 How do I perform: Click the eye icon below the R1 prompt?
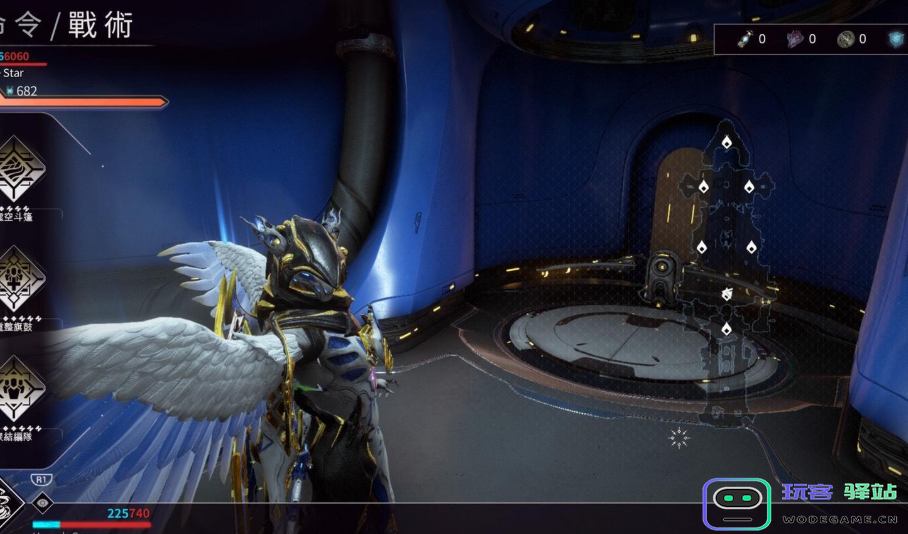coord(43,502)
